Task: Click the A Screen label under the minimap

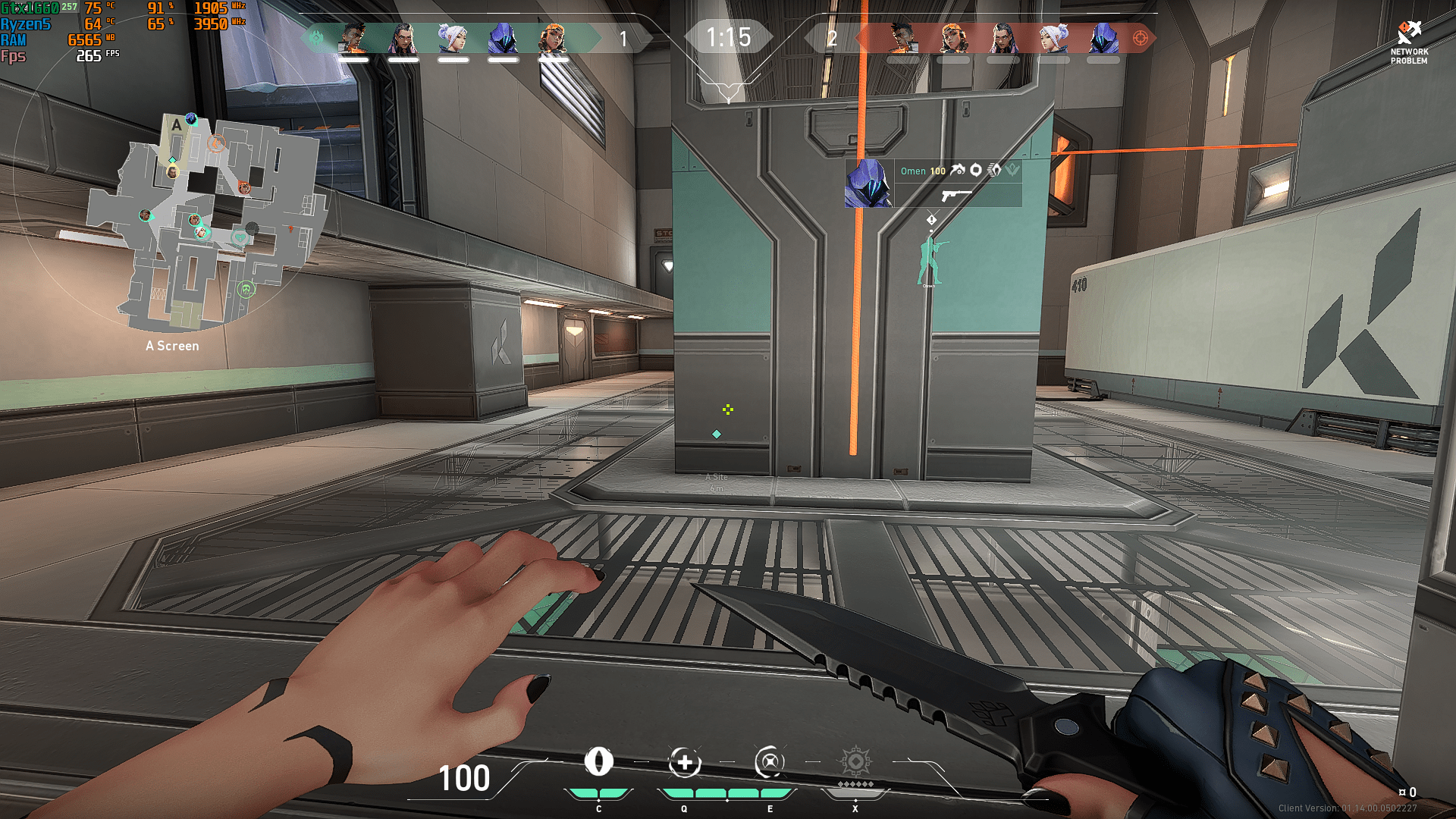Action: pyautogui.click(x=171, y=346)
